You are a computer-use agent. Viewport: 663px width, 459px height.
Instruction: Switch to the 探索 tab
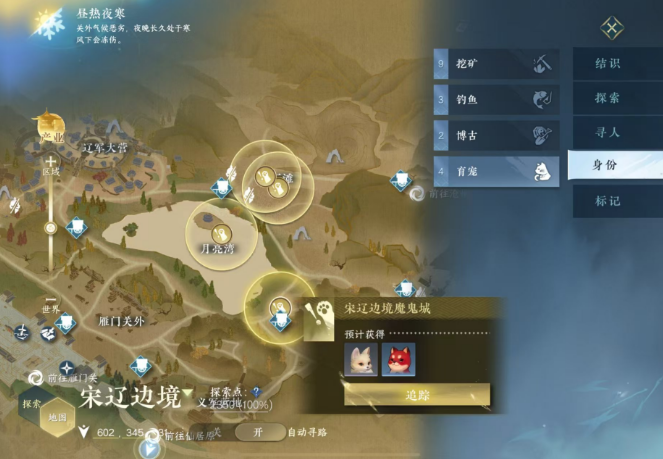[x=607, y=99]
